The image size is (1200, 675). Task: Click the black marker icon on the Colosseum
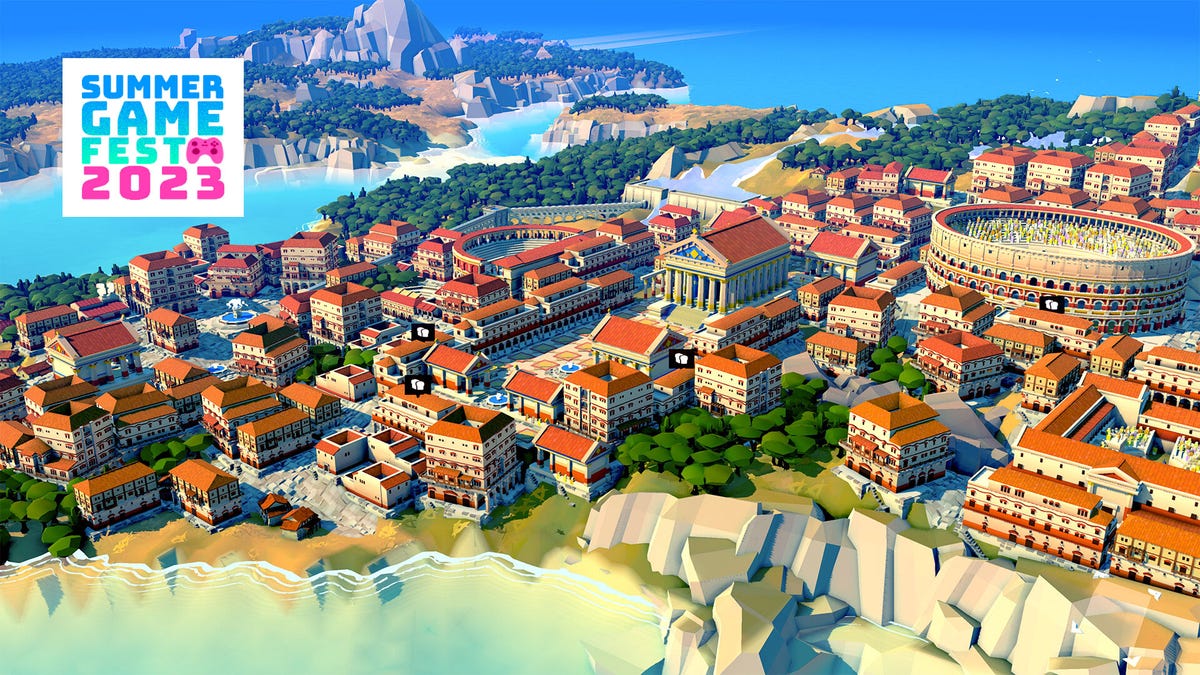click(1051, 304)
